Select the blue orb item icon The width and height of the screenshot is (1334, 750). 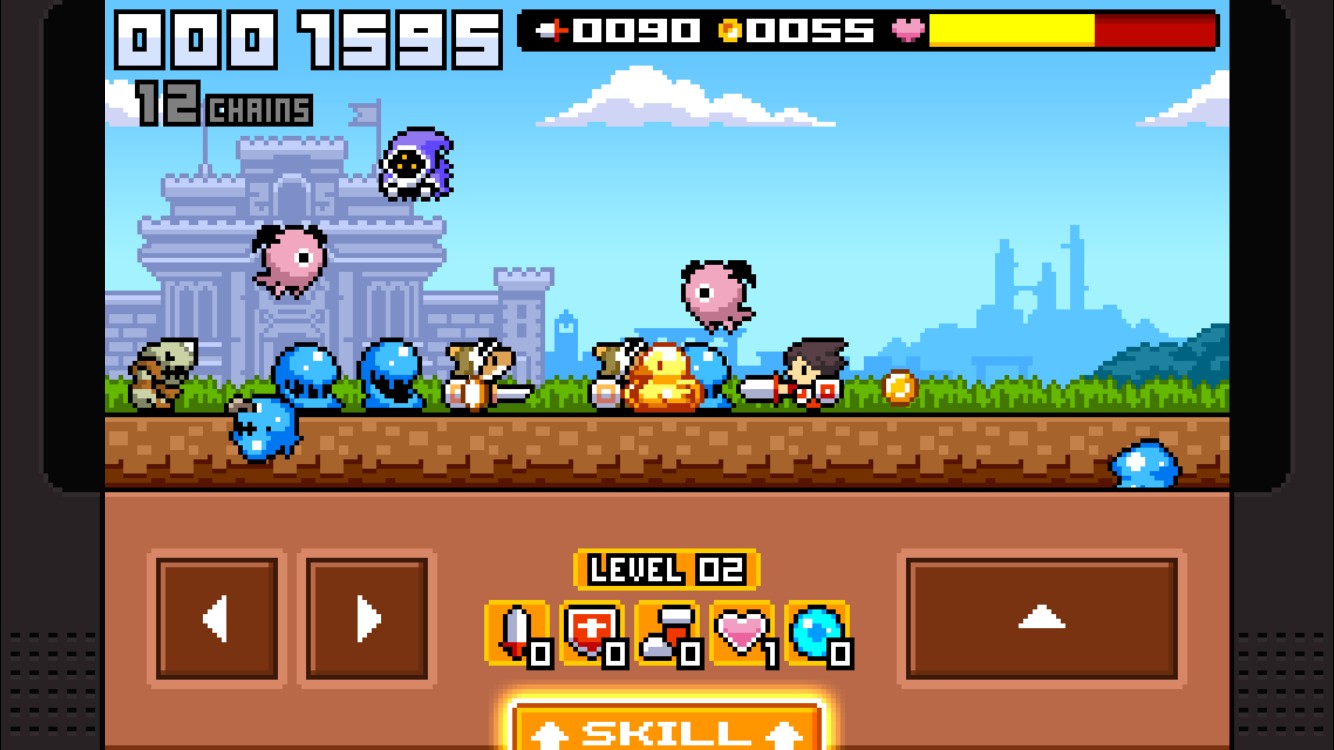tap(818, 634)
